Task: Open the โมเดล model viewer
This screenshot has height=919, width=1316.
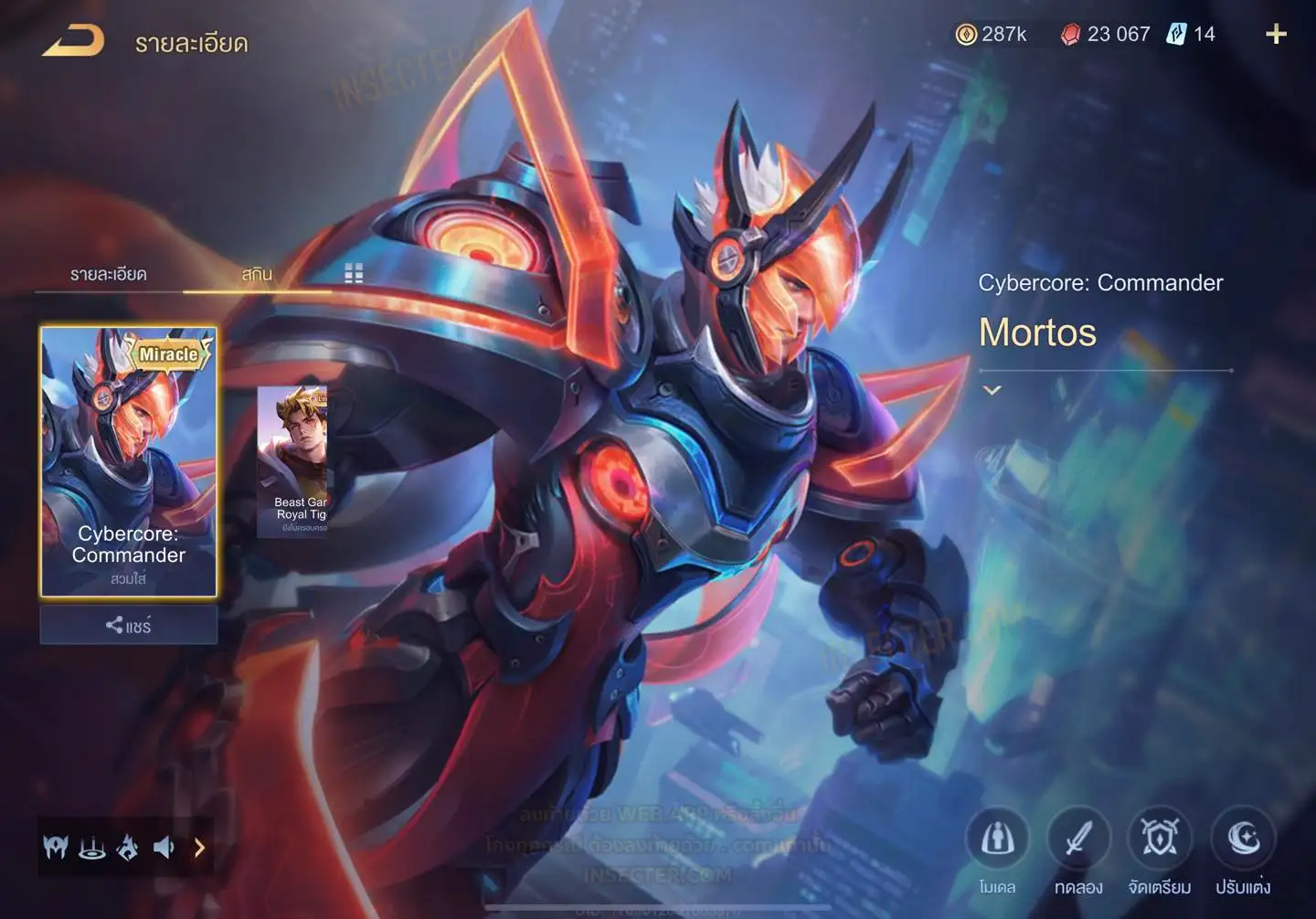Action: [997, 840]
